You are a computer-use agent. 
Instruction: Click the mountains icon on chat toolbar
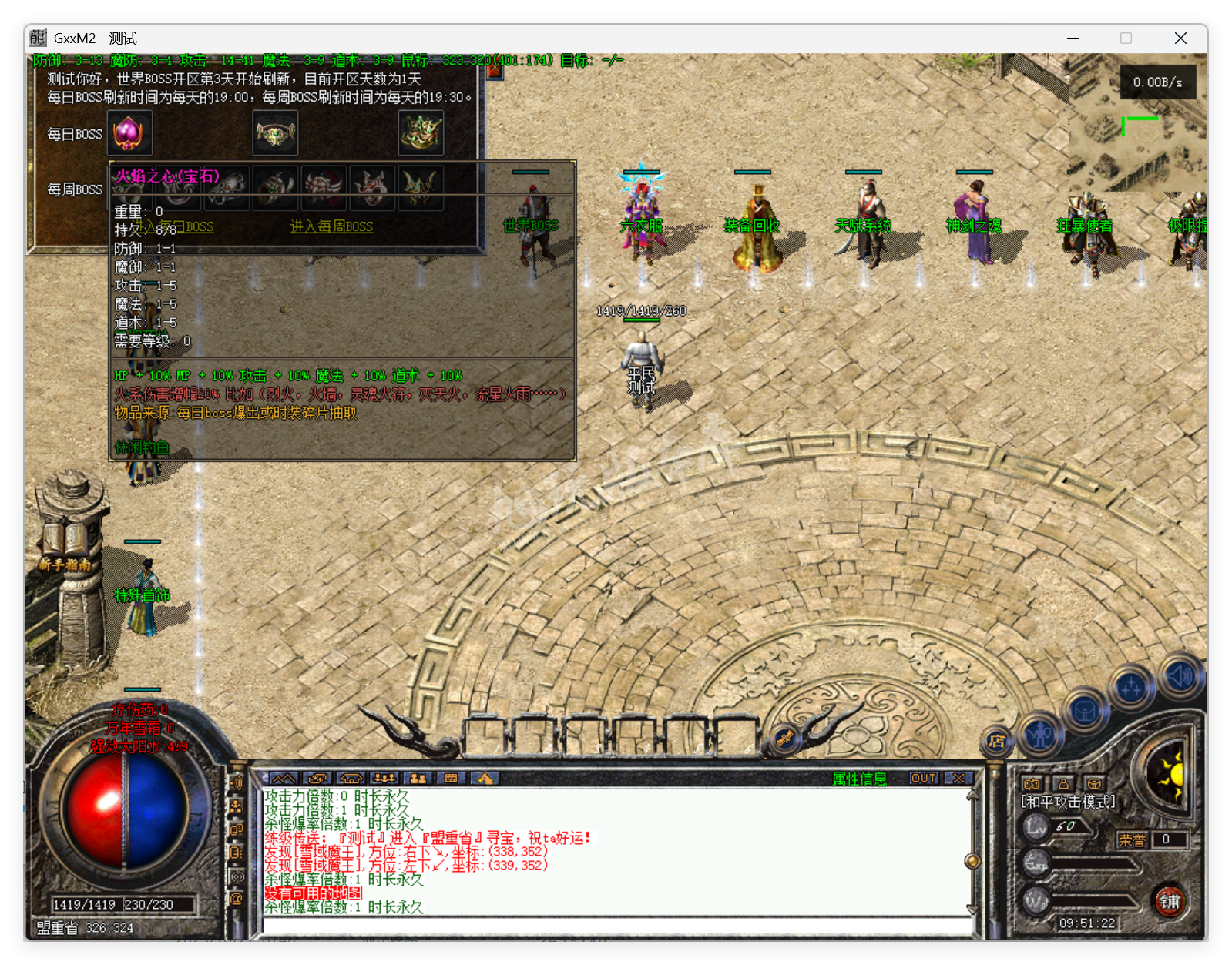[284, 779]
